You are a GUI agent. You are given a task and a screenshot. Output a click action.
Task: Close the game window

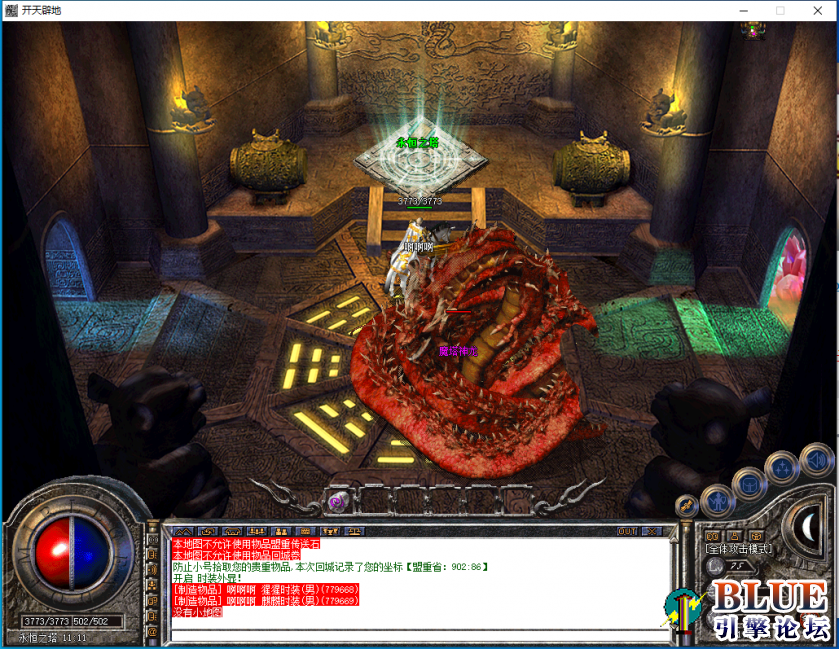tap(815, 10)
